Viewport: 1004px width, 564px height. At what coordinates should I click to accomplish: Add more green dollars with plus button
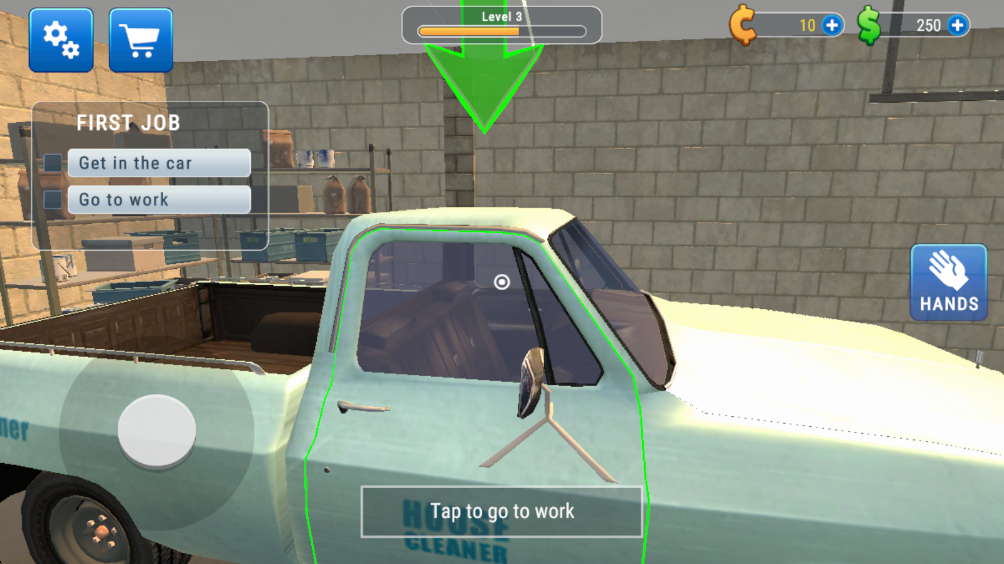(957, 25)
